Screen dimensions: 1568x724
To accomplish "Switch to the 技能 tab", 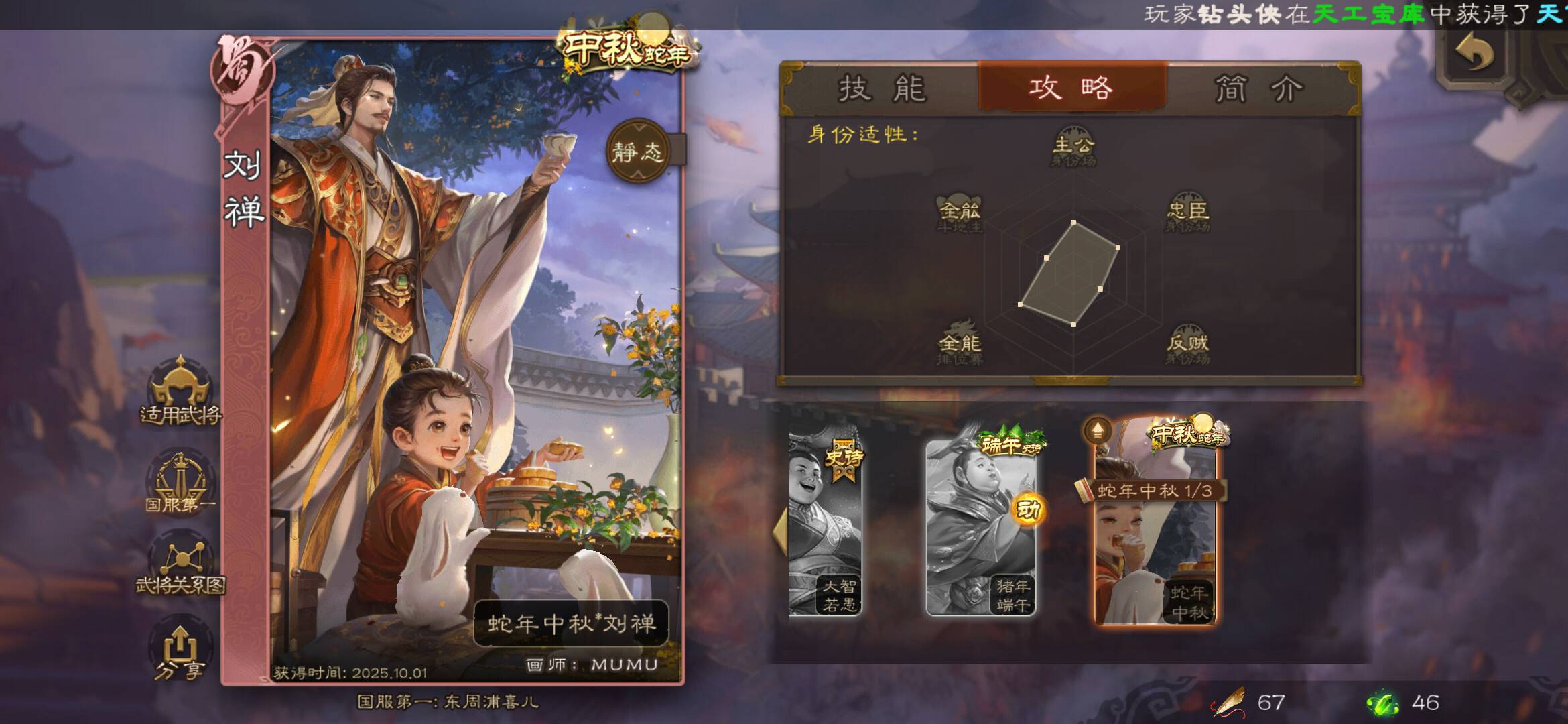I will click(x=881, y=88).
